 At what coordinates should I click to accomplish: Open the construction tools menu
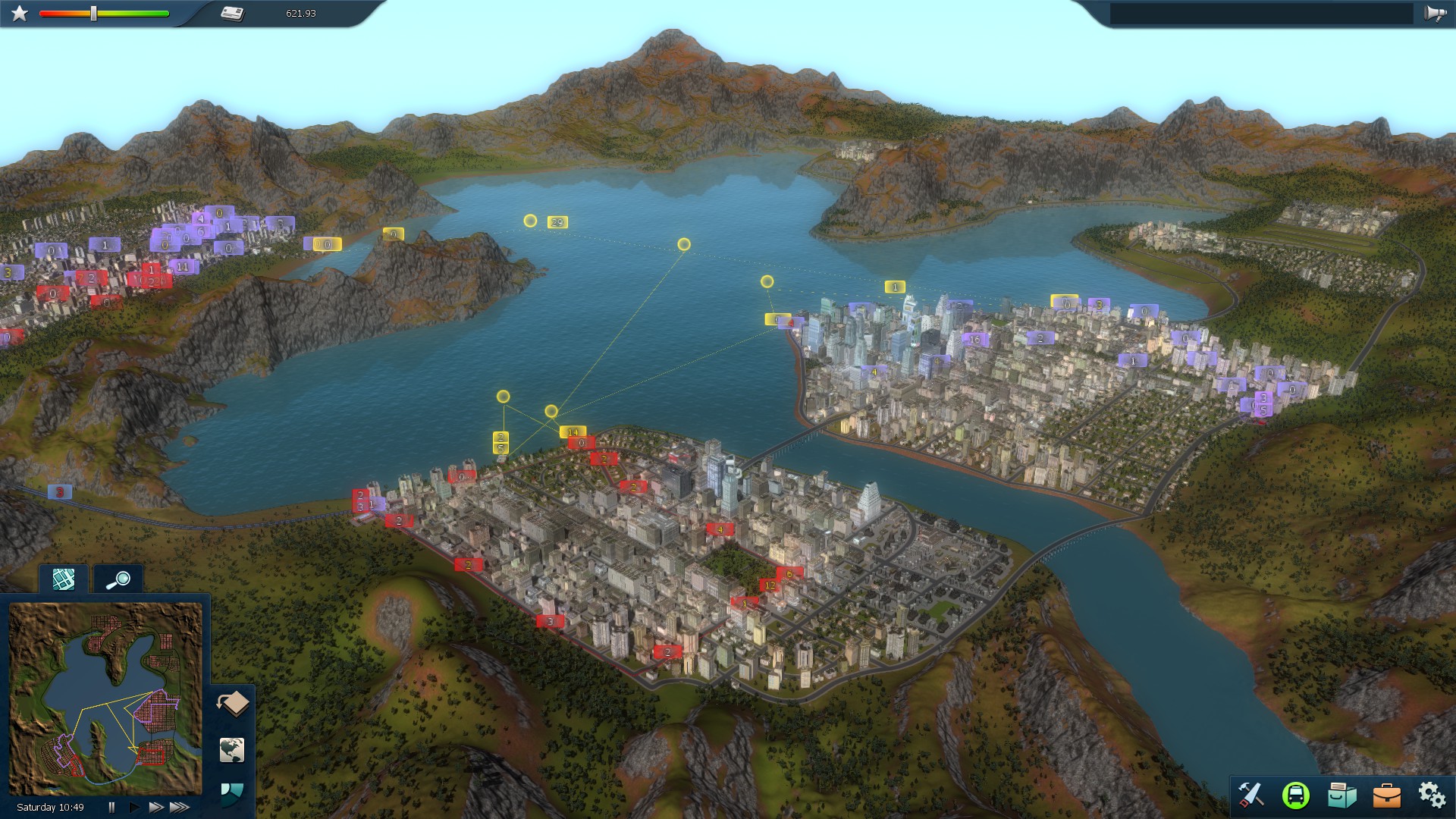click(1252, 795)
